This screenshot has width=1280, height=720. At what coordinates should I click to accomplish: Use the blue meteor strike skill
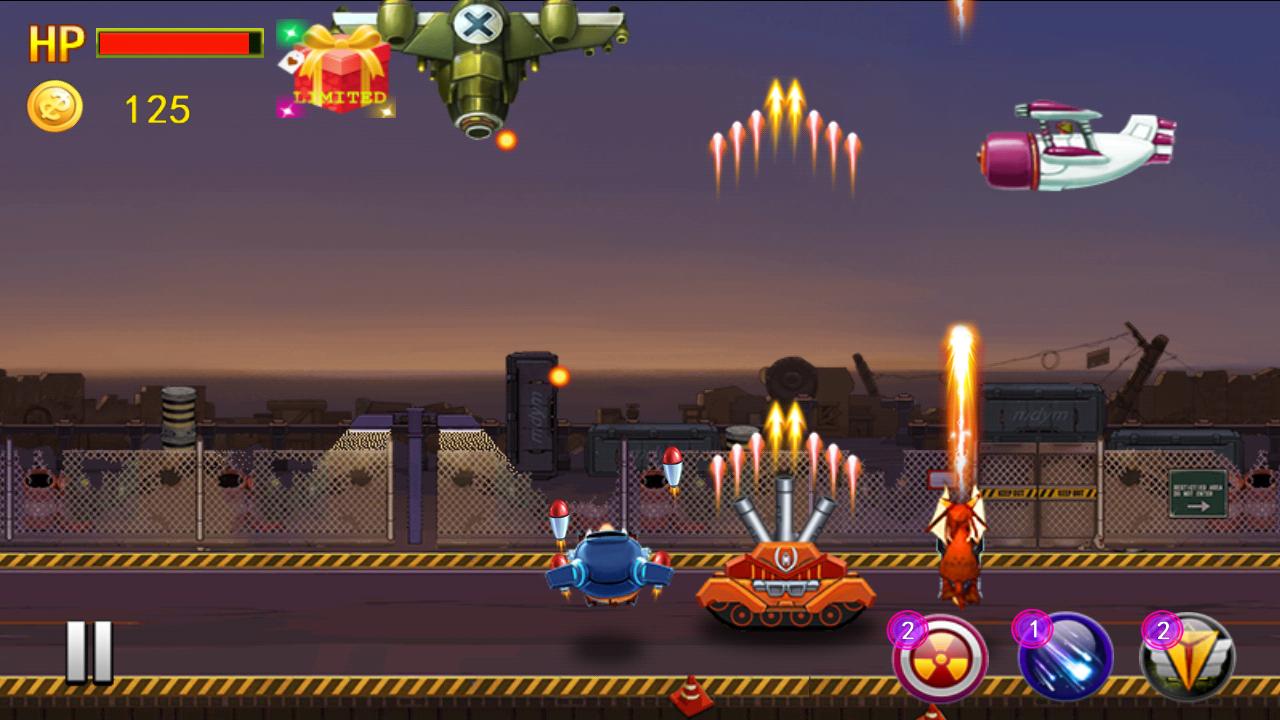click(1067, 657)
